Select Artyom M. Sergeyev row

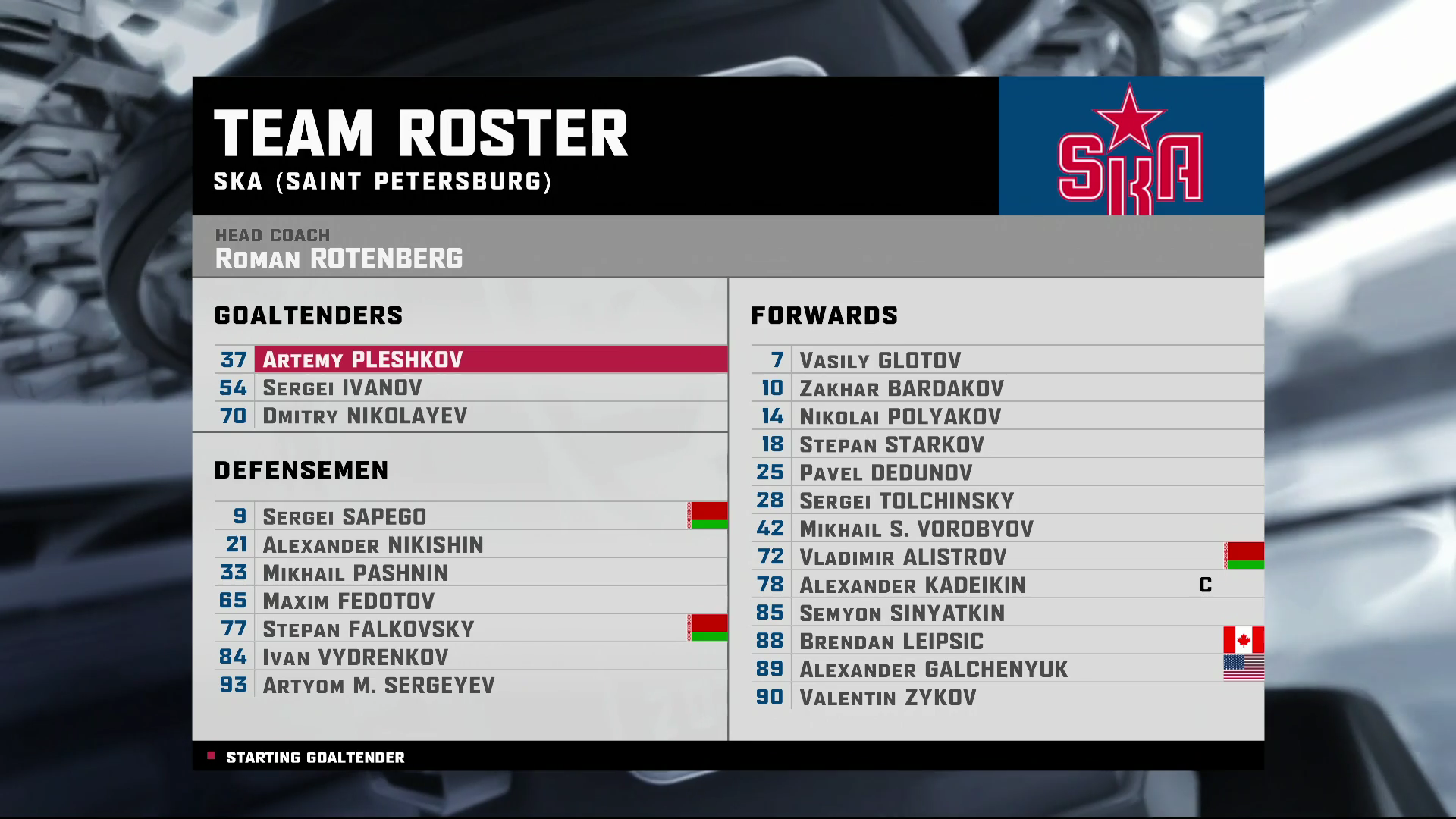pyautogui.click(x=378, y=685)
